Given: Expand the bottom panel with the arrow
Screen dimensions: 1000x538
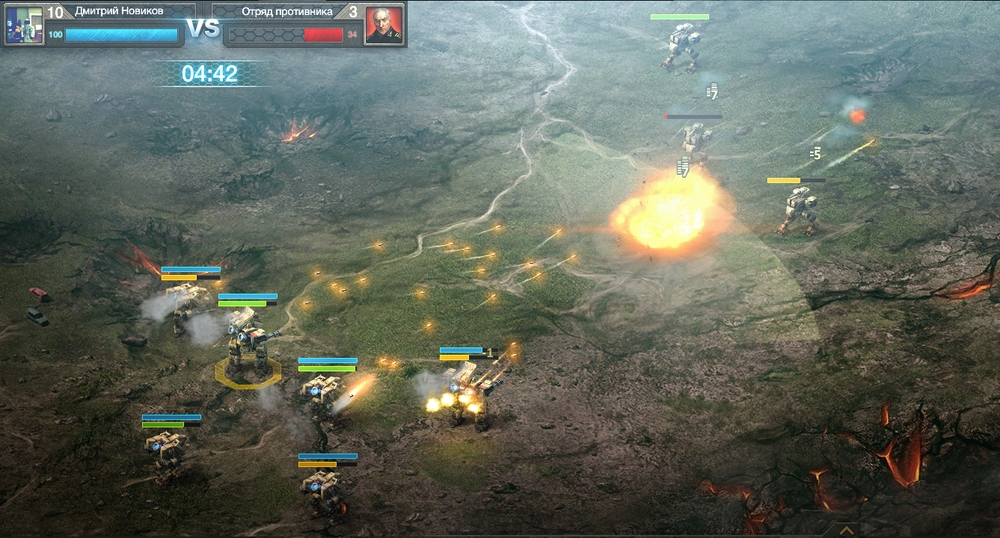Looking at the screenshot, I should tap(846, 530).
